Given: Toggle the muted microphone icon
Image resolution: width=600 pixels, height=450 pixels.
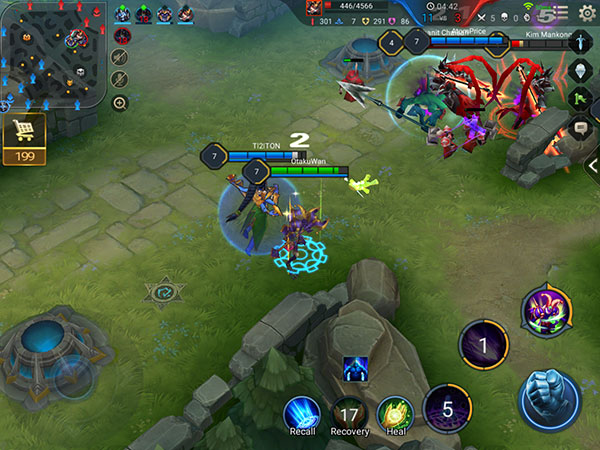Looking at the screenshot, I should 120,80.
